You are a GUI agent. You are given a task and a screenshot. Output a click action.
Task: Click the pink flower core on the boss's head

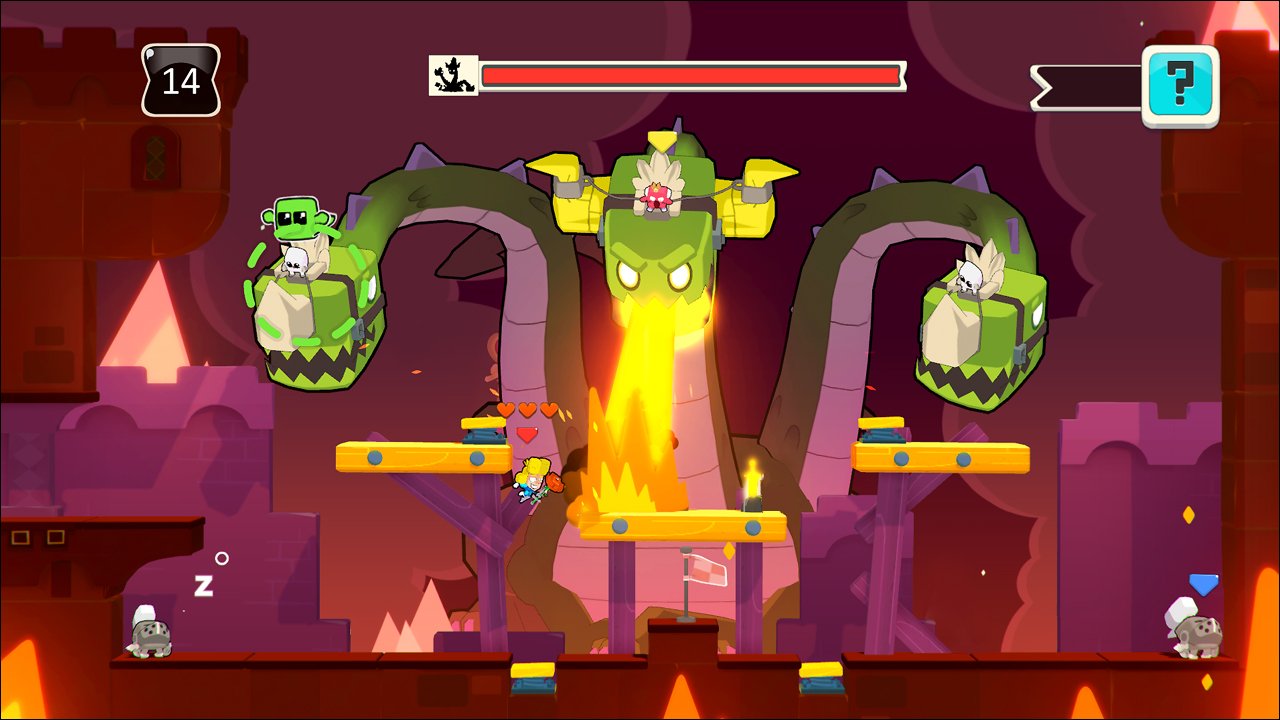655,198
